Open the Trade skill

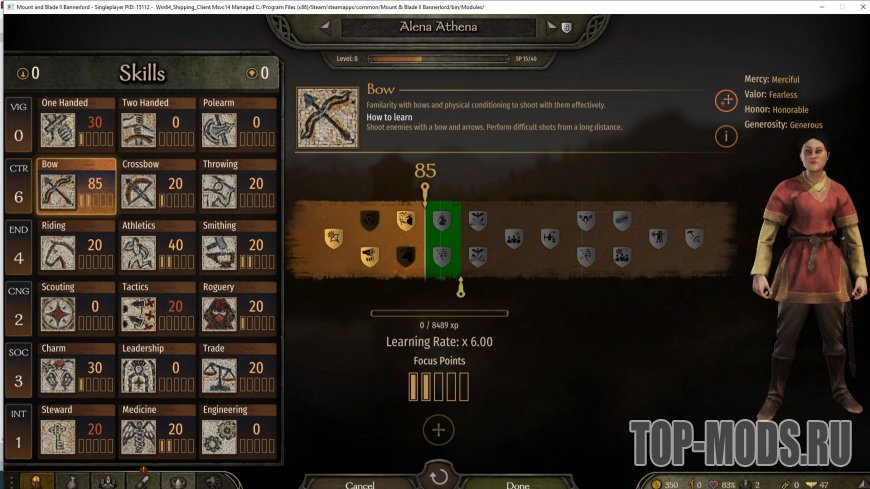(238, 370)
